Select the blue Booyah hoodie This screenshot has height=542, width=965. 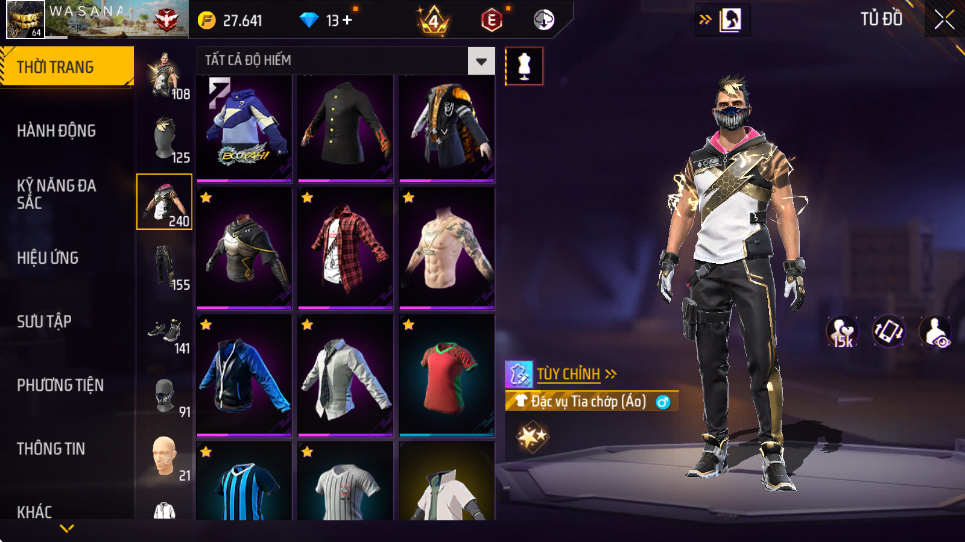[x=245, y=128]
